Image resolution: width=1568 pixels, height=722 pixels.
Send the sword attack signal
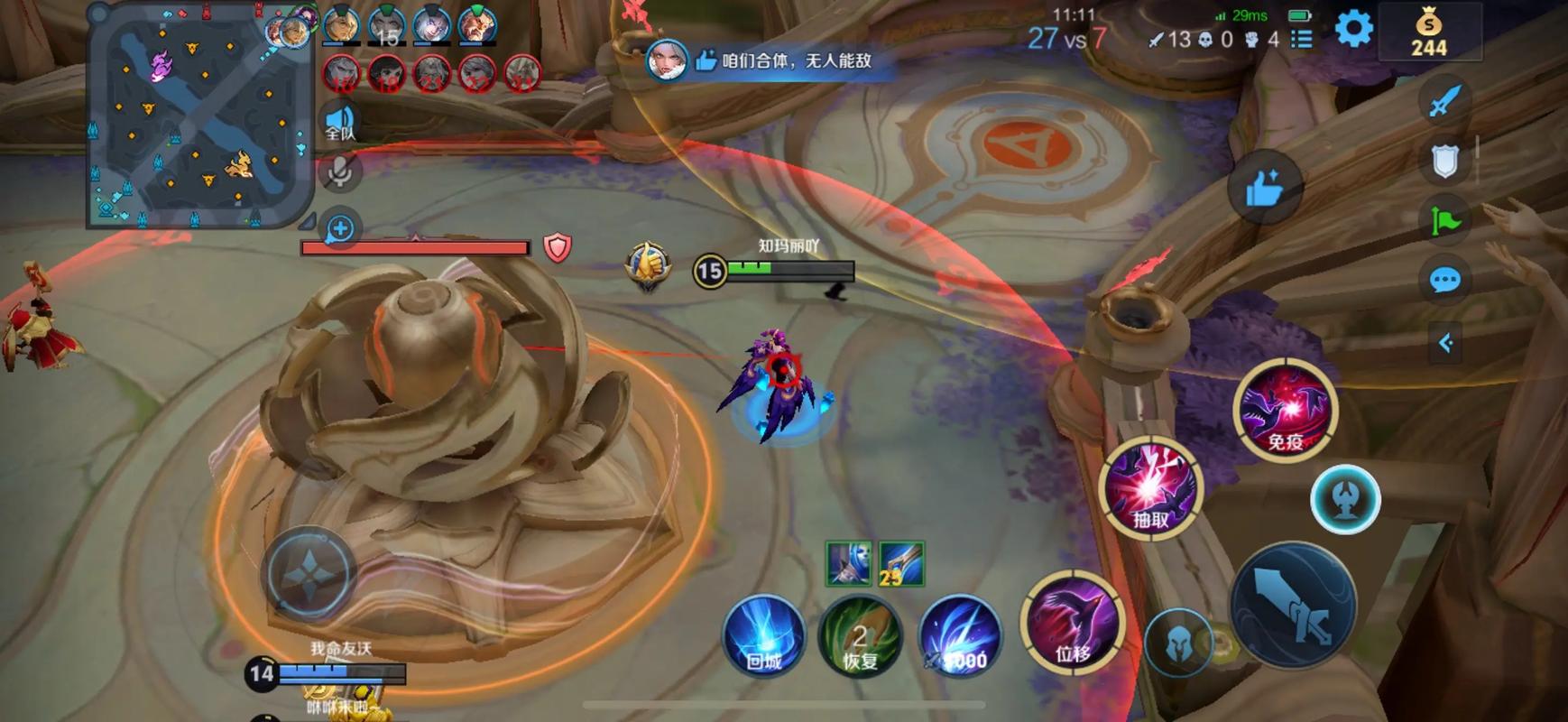[1445, 101]
